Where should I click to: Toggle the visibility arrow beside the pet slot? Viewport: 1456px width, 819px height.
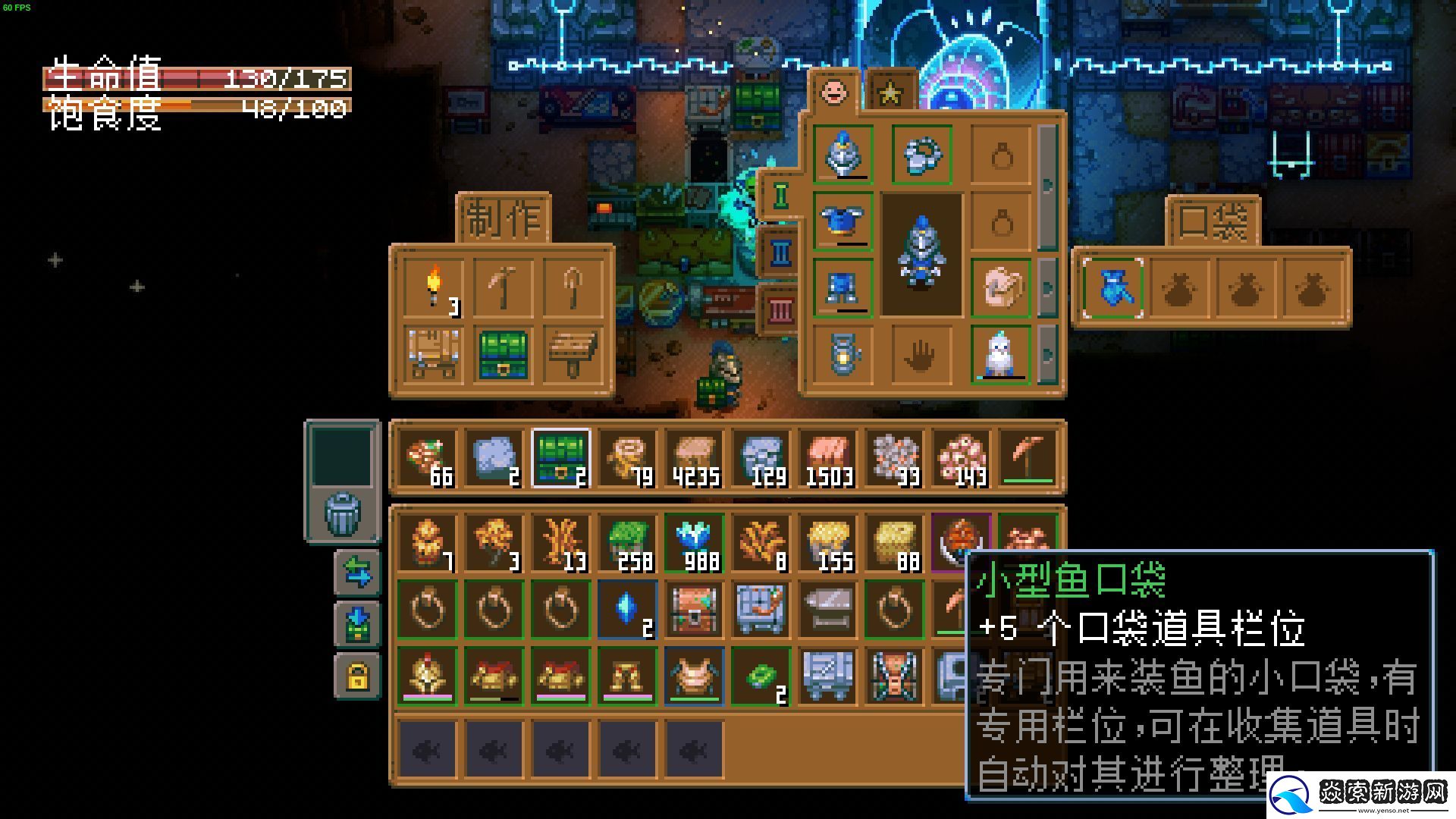pyautogui.click(x=1049, y=354)
